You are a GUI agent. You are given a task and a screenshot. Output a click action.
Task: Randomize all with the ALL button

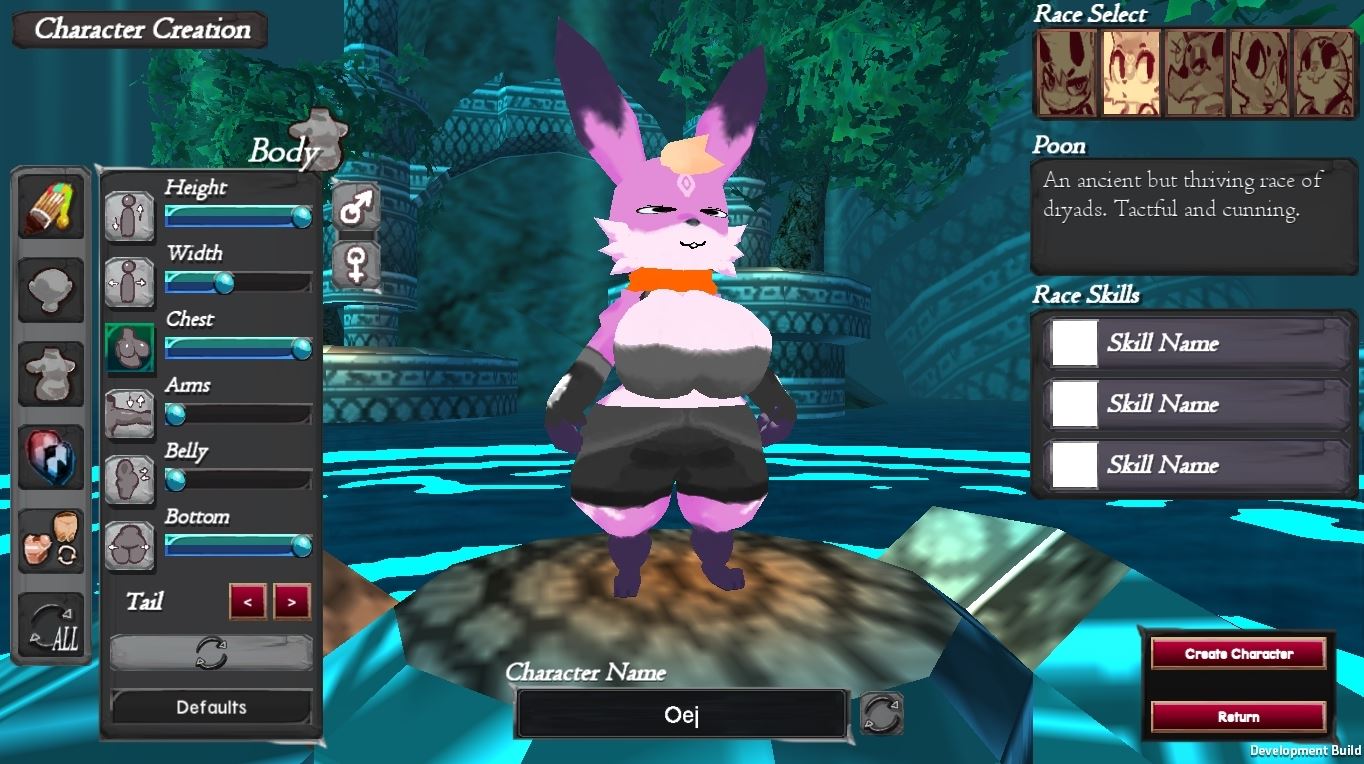pos(51,630)
